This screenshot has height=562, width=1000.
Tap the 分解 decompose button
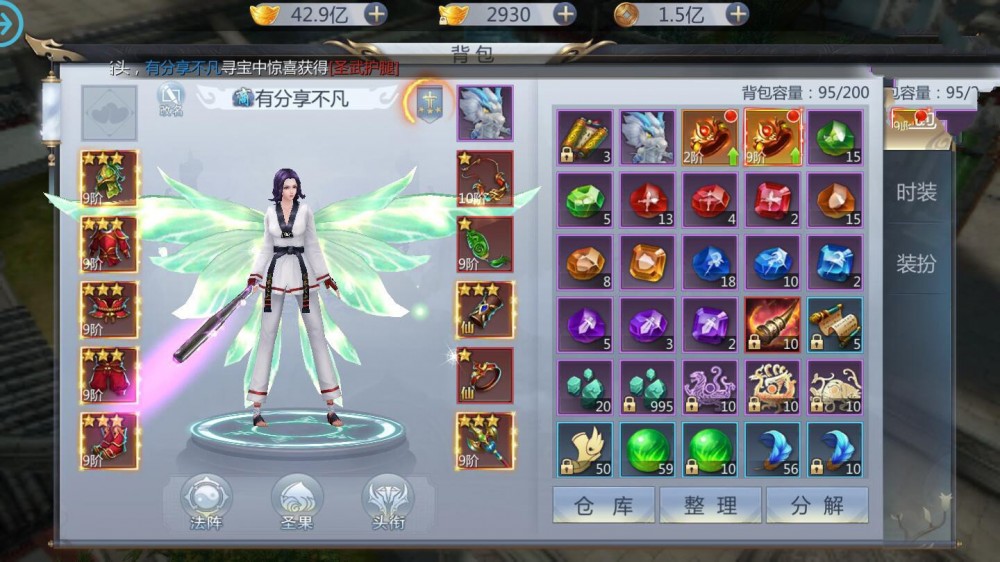817,505
